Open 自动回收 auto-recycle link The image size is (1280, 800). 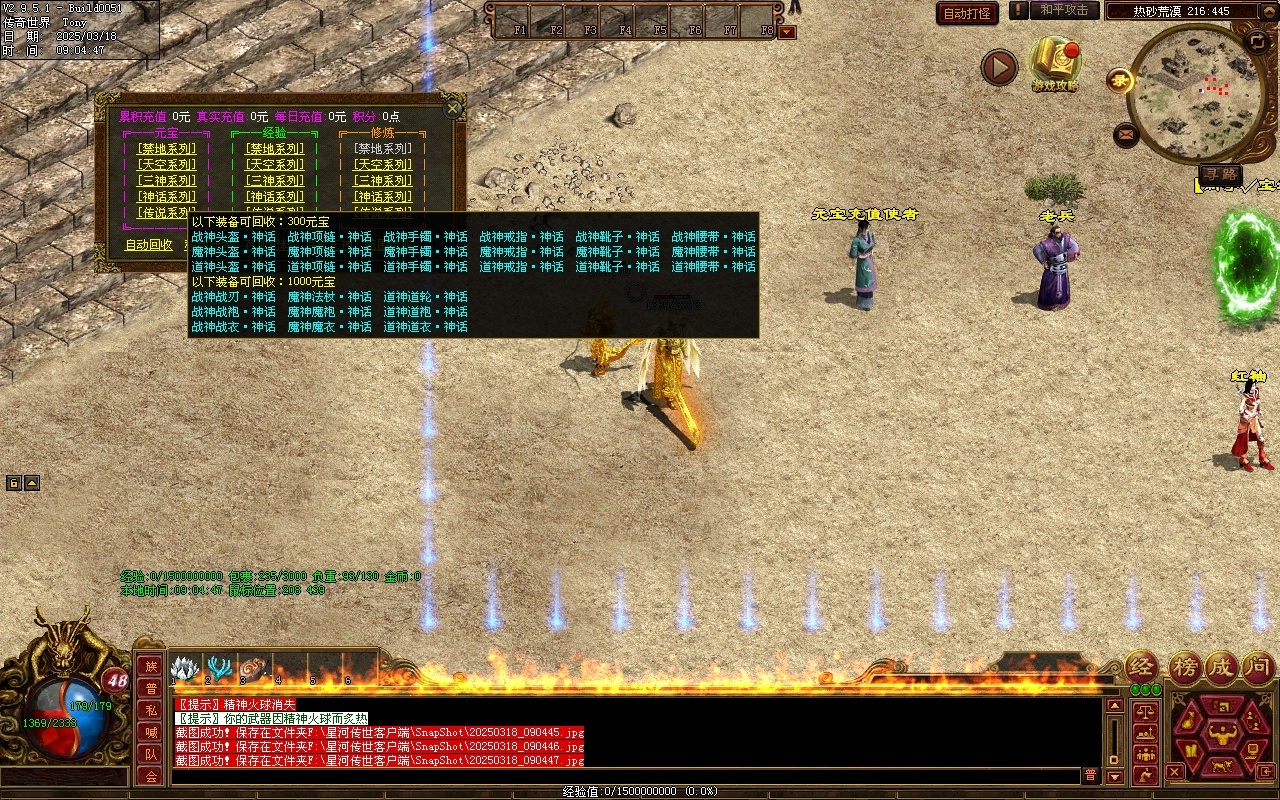click(x=149, y=245)
